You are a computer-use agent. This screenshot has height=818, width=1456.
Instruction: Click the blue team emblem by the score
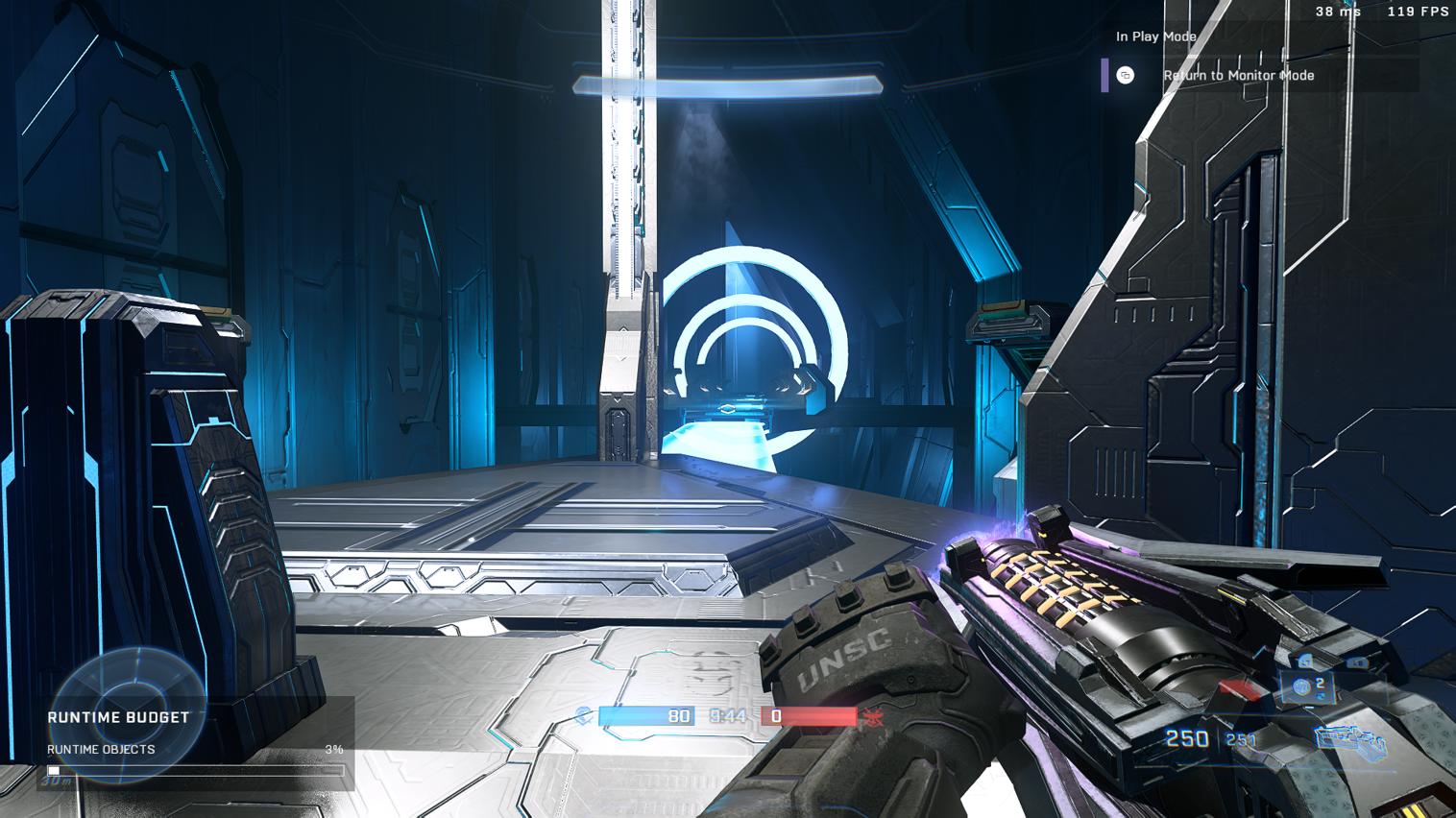click(x=584, y=715)
